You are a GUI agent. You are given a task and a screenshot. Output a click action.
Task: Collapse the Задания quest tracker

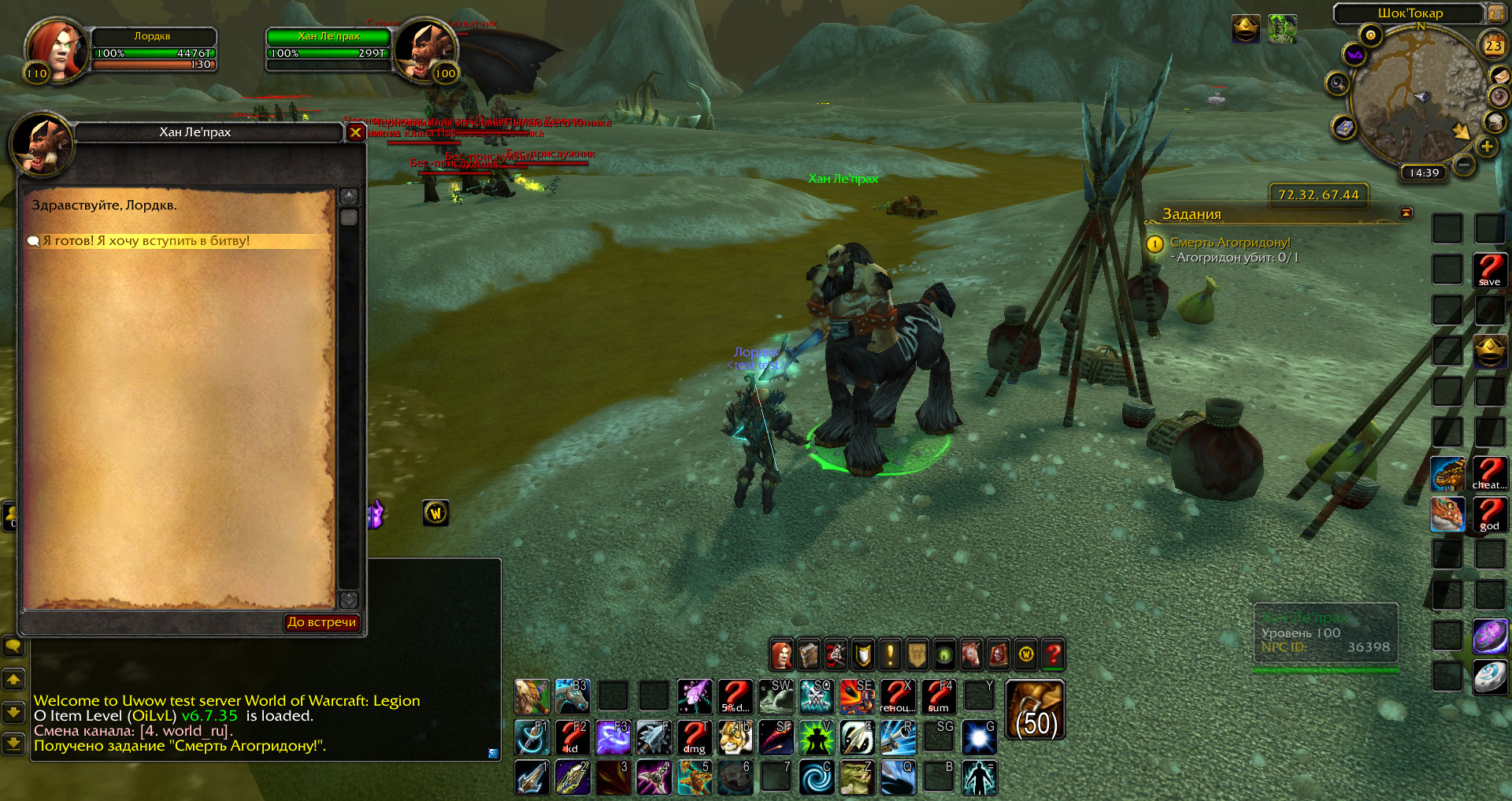pos(1406,213)
